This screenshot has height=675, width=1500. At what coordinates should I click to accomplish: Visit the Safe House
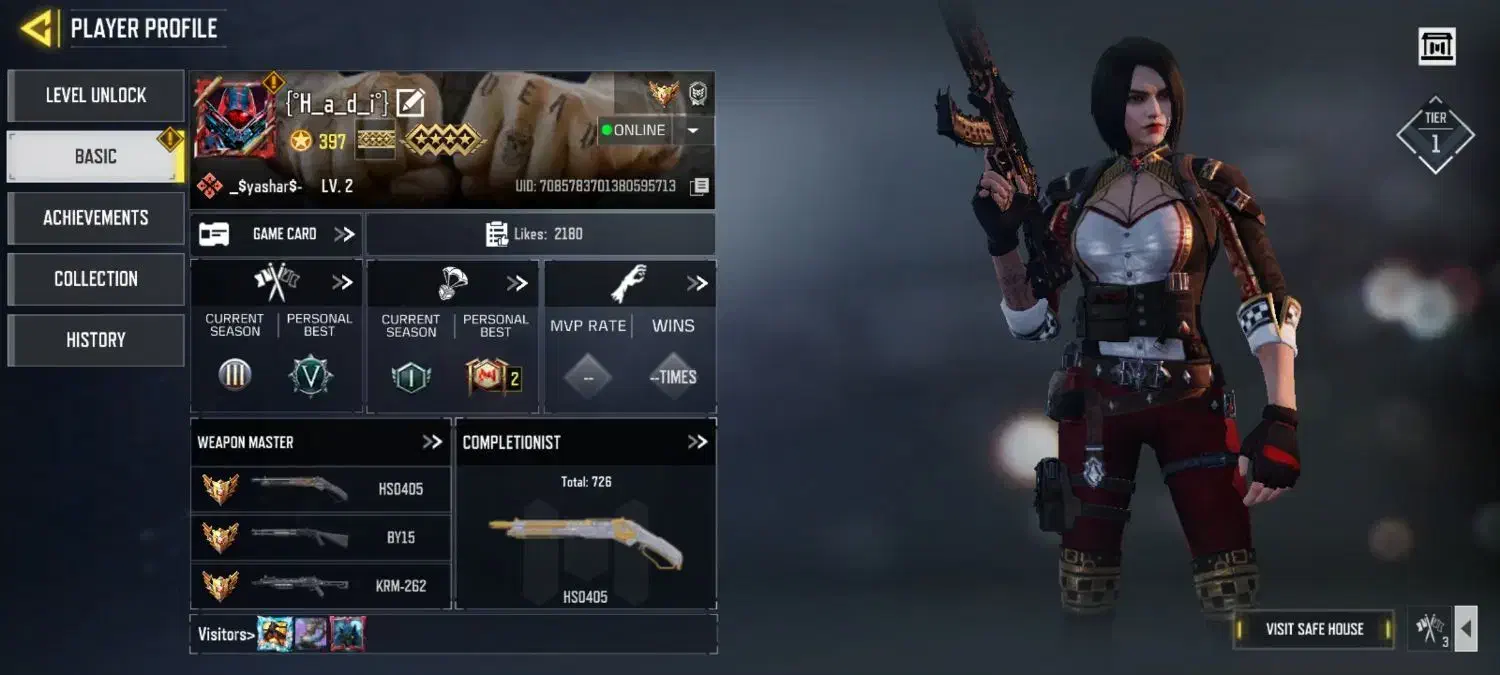point(1314,629)
